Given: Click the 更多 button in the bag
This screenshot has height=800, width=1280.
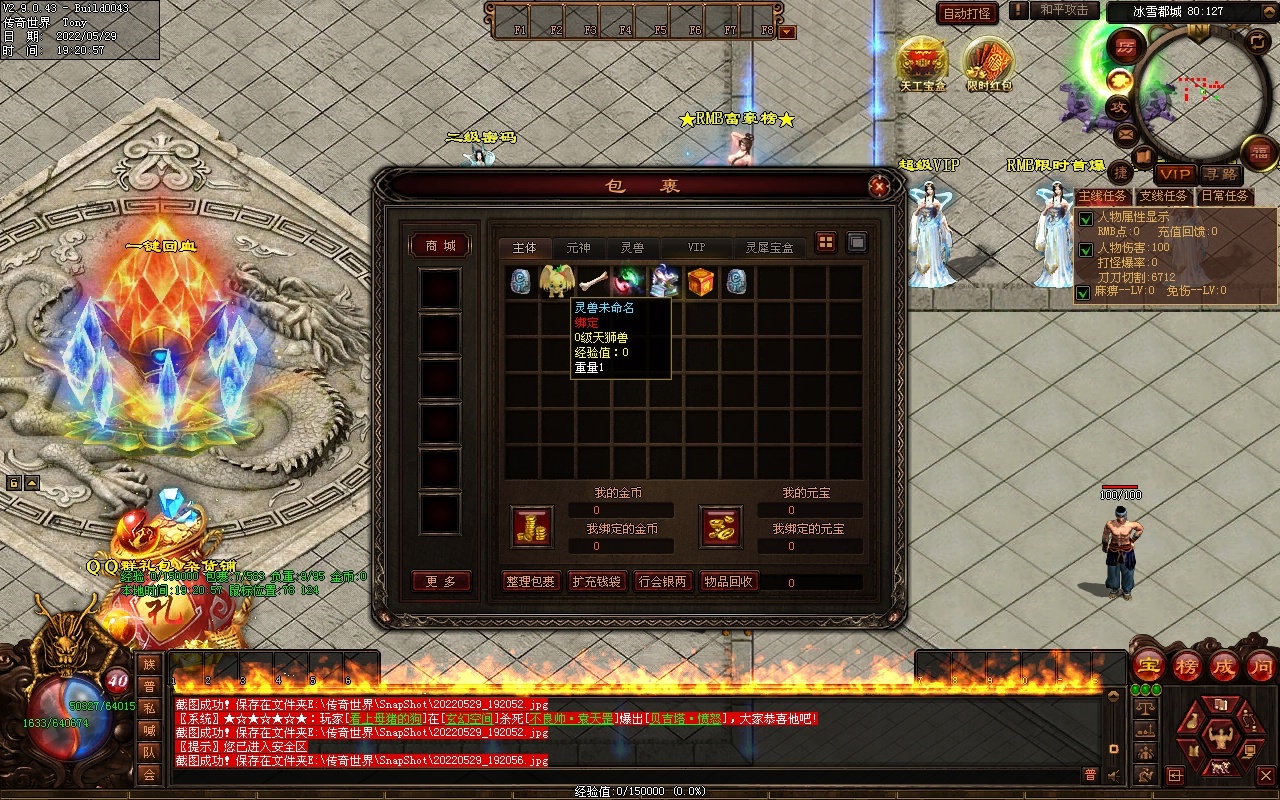Looking at the screenshot, I should coord(440,582).
